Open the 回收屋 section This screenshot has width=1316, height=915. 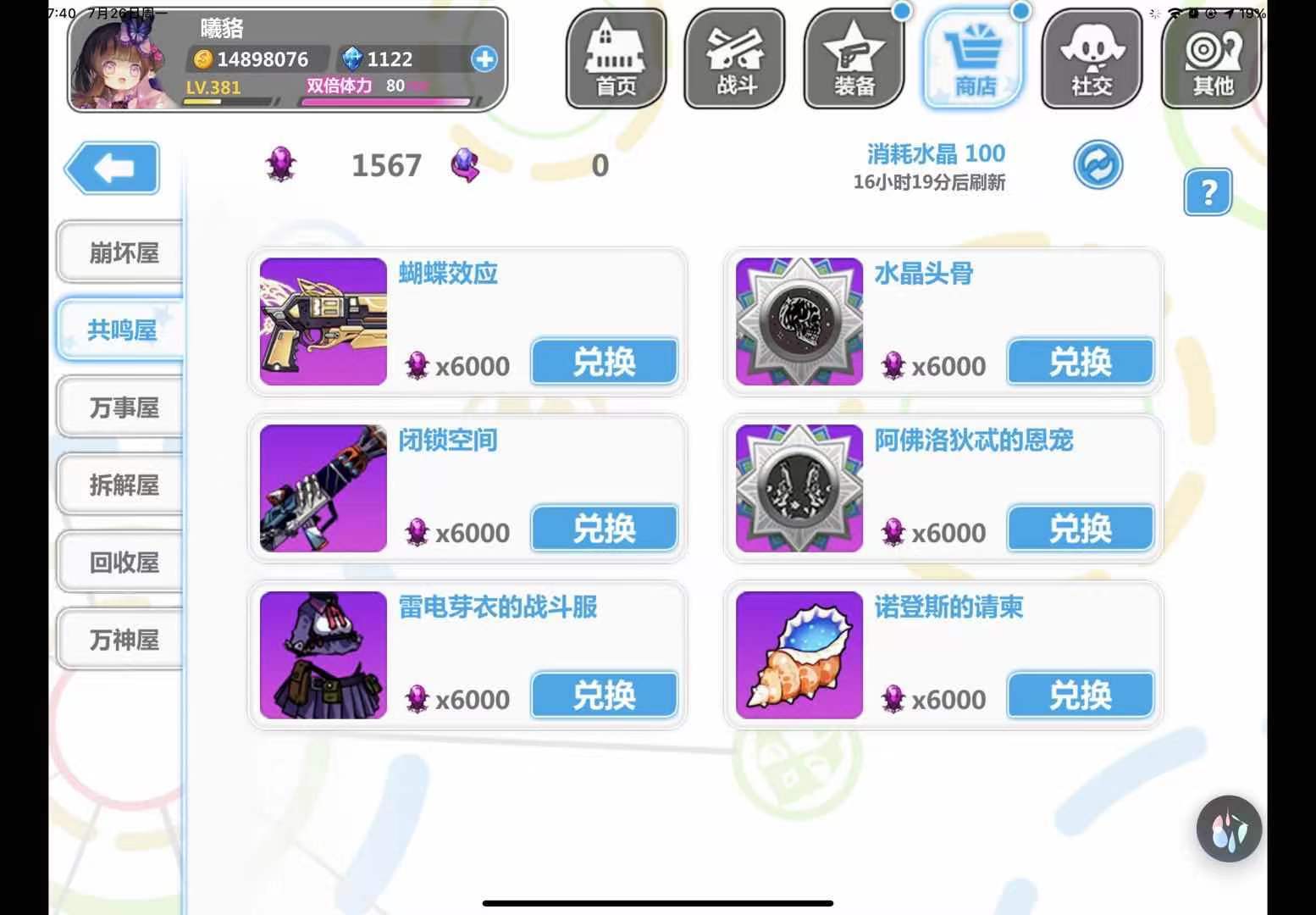click(x=119, y=562)
